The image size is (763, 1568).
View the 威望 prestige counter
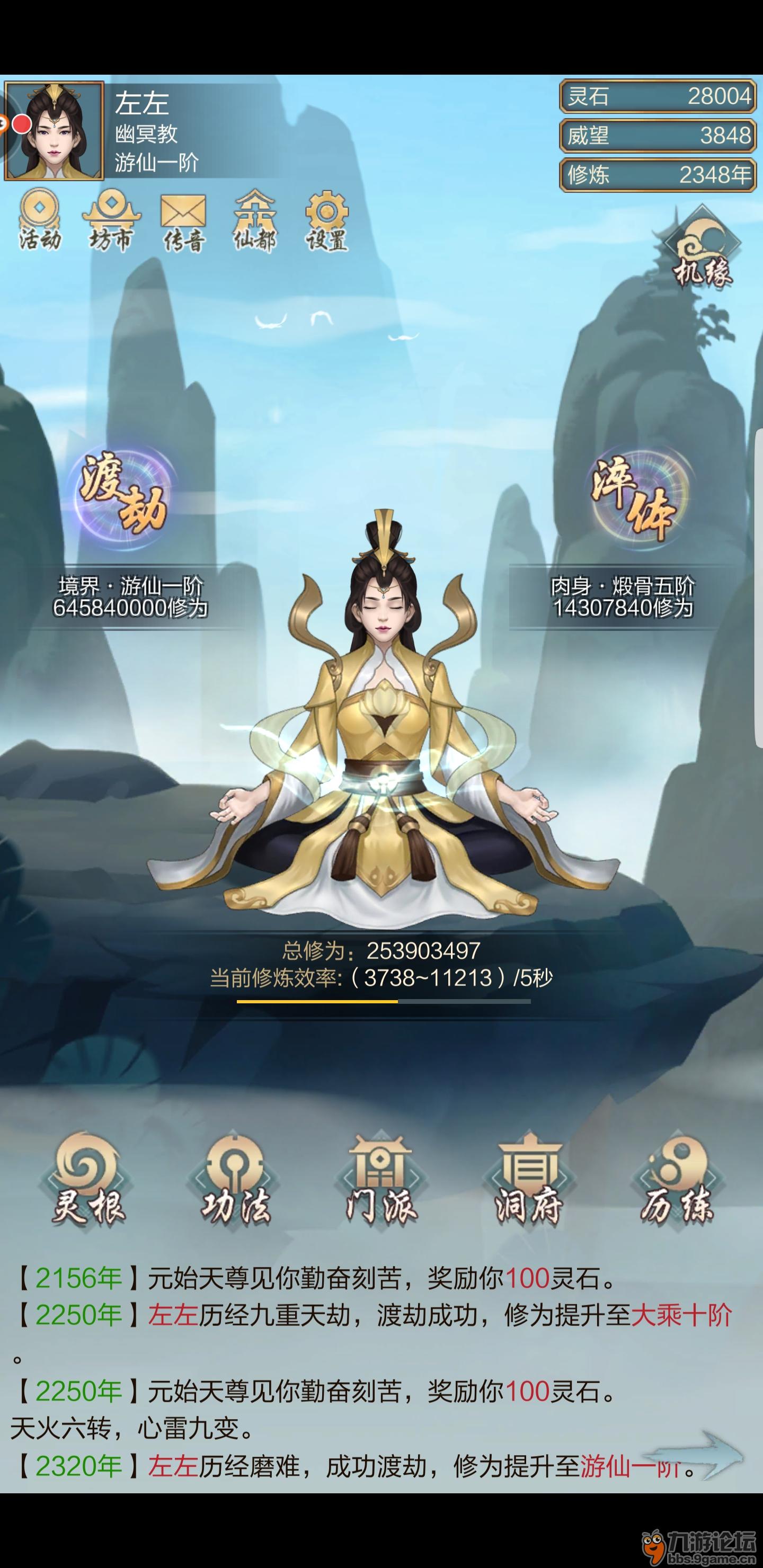(x=654, y=135)
